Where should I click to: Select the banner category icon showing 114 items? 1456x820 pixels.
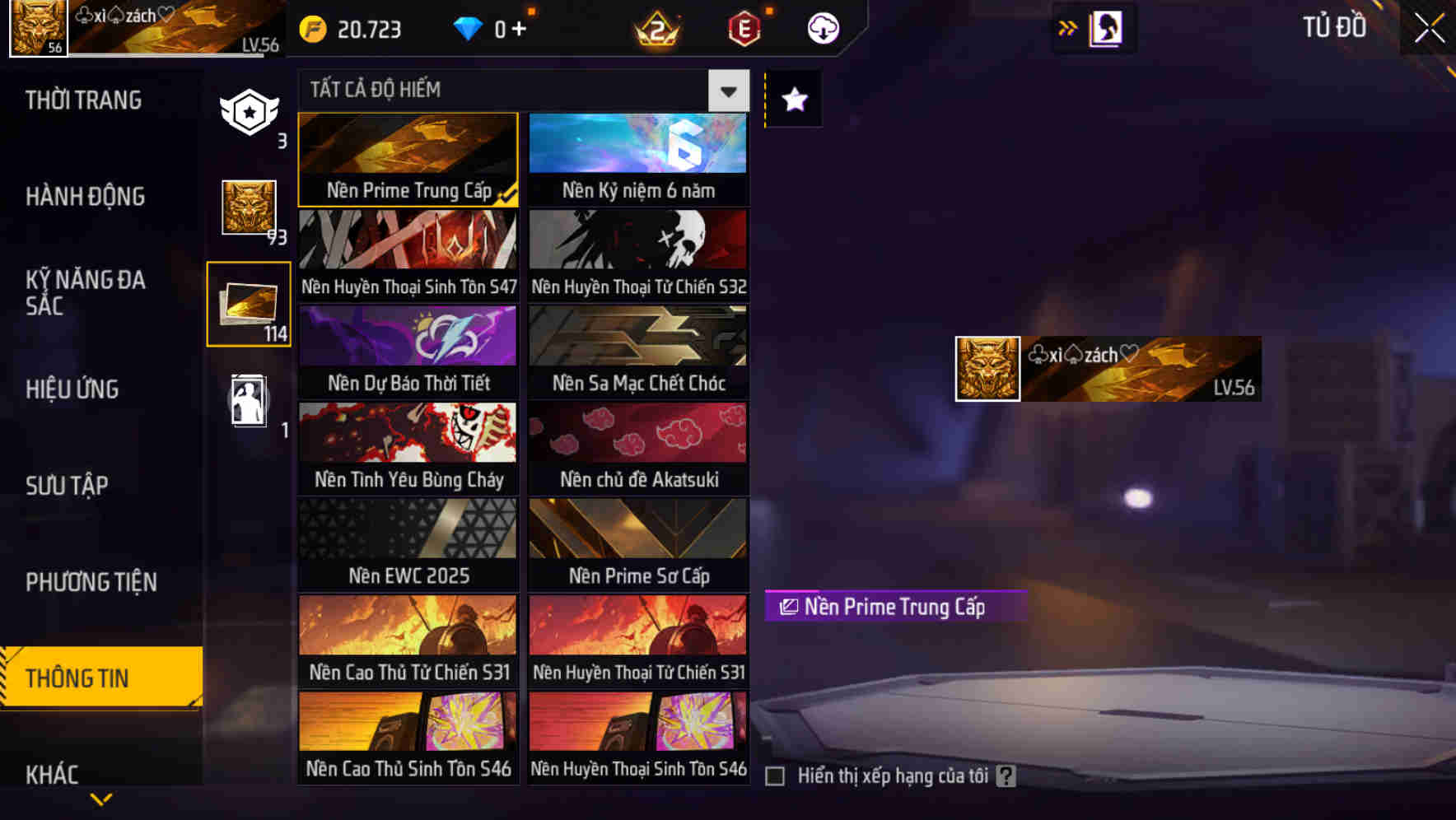coord(249,303)
